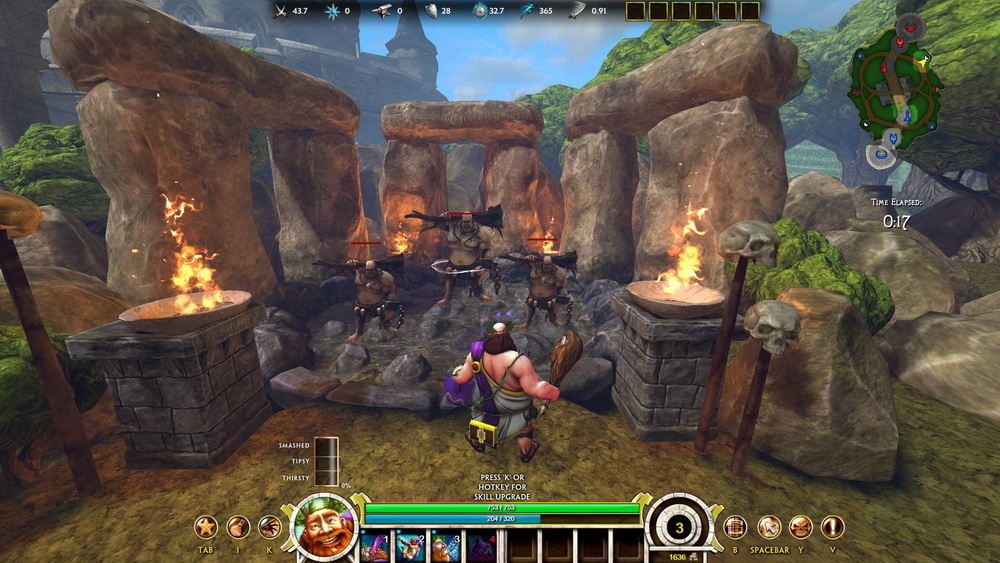This screenshot has height=563, width=1000.
Task: Toggle the mouse cursor icon labeled Spacebar
Action: [x=768, y=527]
